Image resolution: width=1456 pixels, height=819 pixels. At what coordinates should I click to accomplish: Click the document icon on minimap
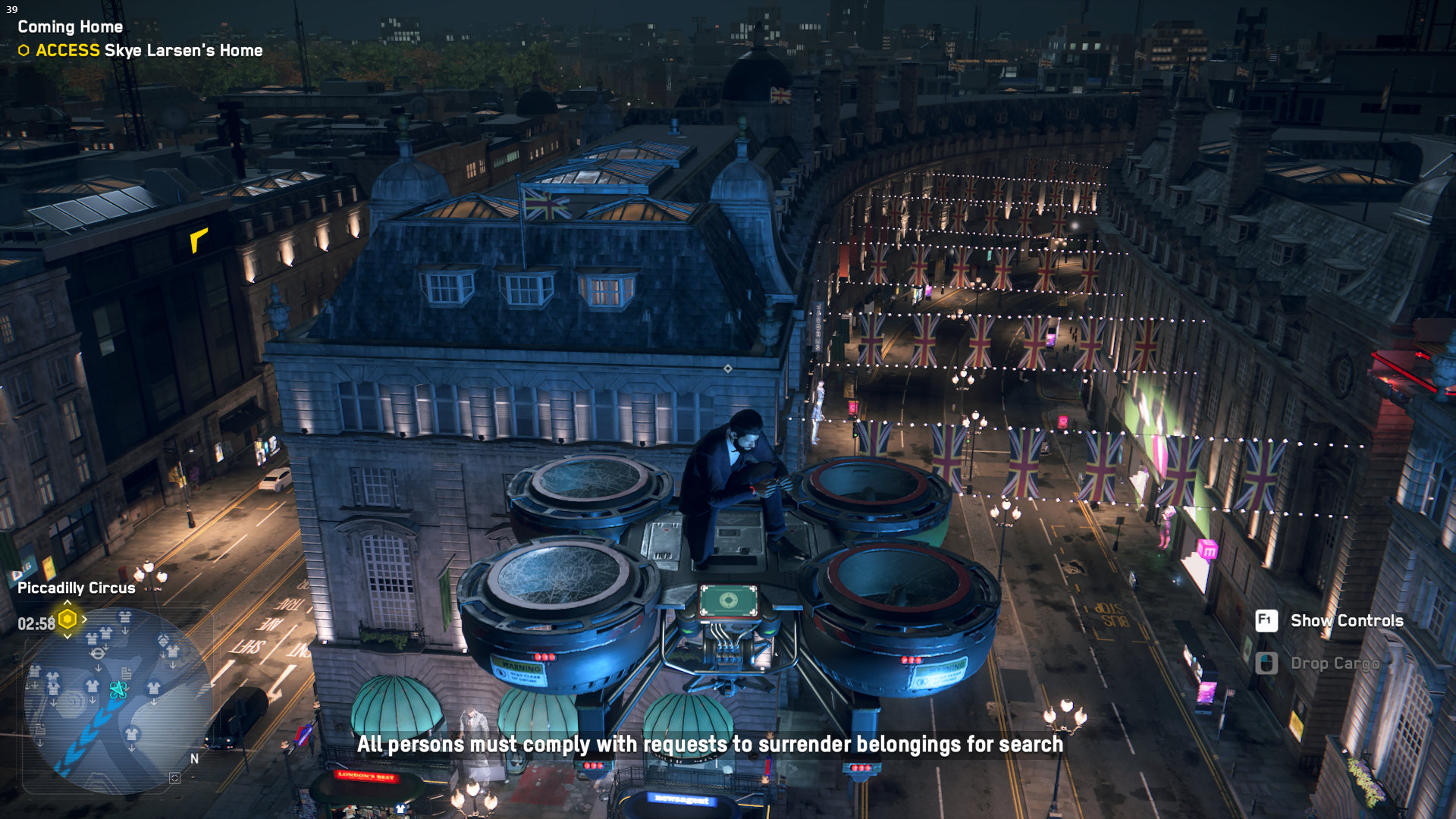126,673
